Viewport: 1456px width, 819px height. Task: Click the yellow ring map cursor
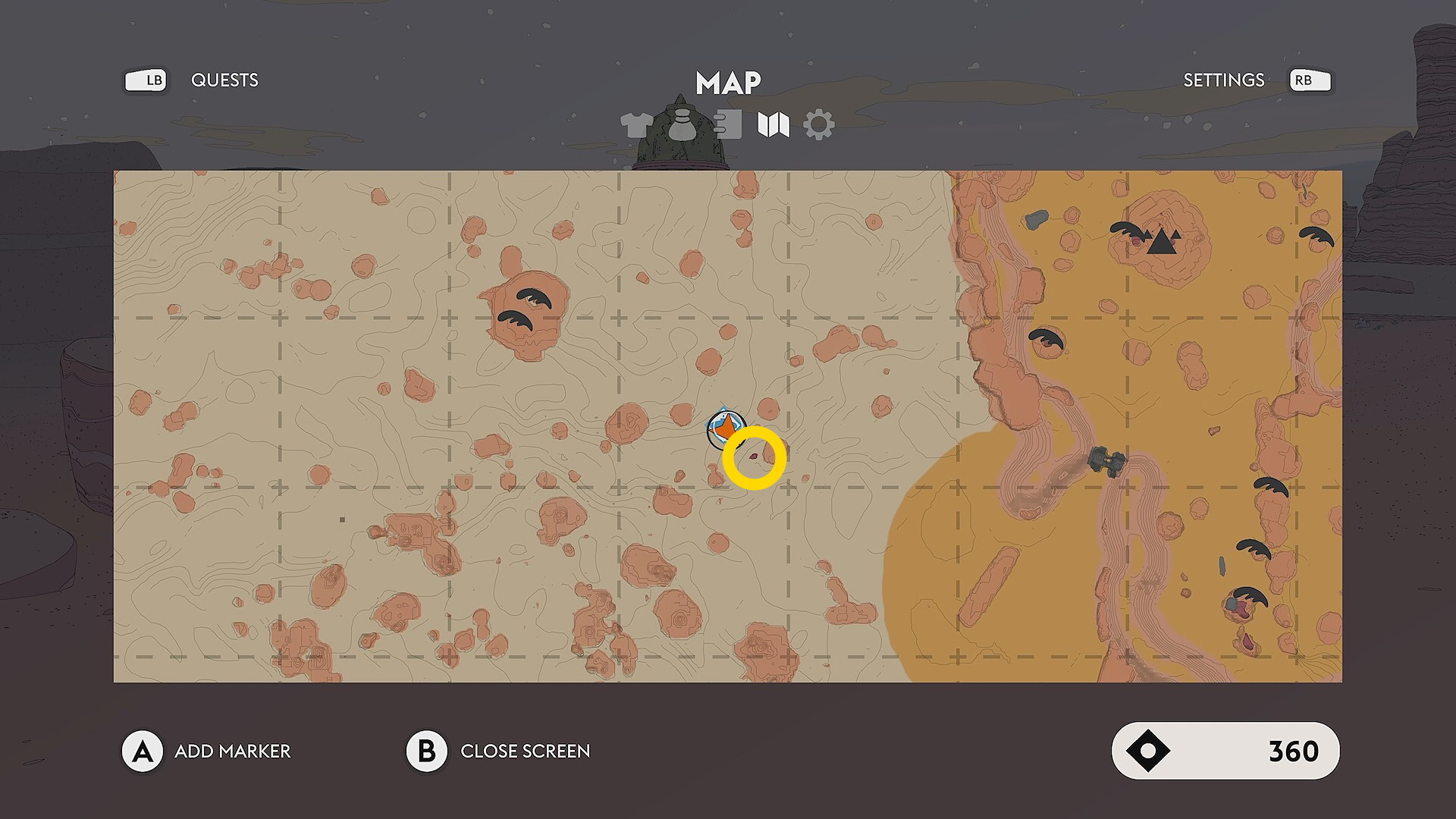754,458
